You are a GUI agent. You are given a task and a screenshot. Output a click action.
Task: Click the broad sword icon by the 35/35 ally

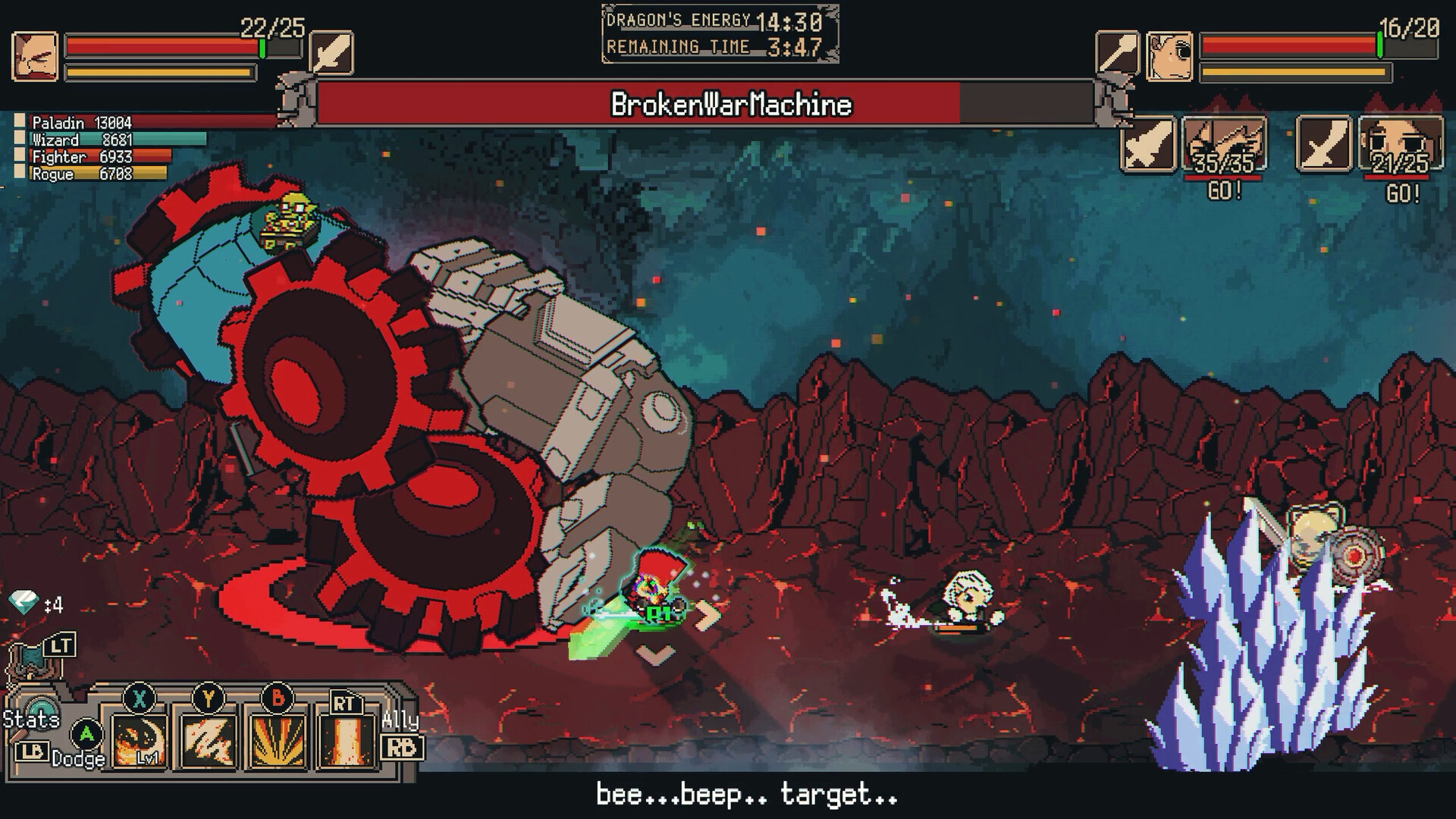click(x=1148, y=144)
